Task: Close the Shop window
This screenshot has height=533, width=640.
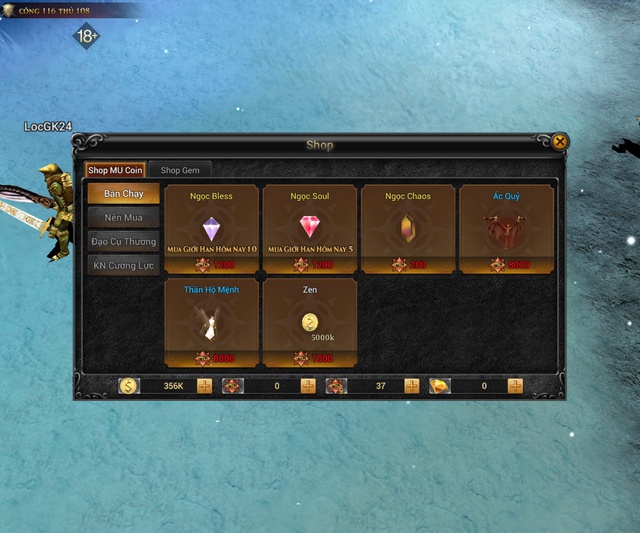Action: pyautogui.click(x=560, y=142)
